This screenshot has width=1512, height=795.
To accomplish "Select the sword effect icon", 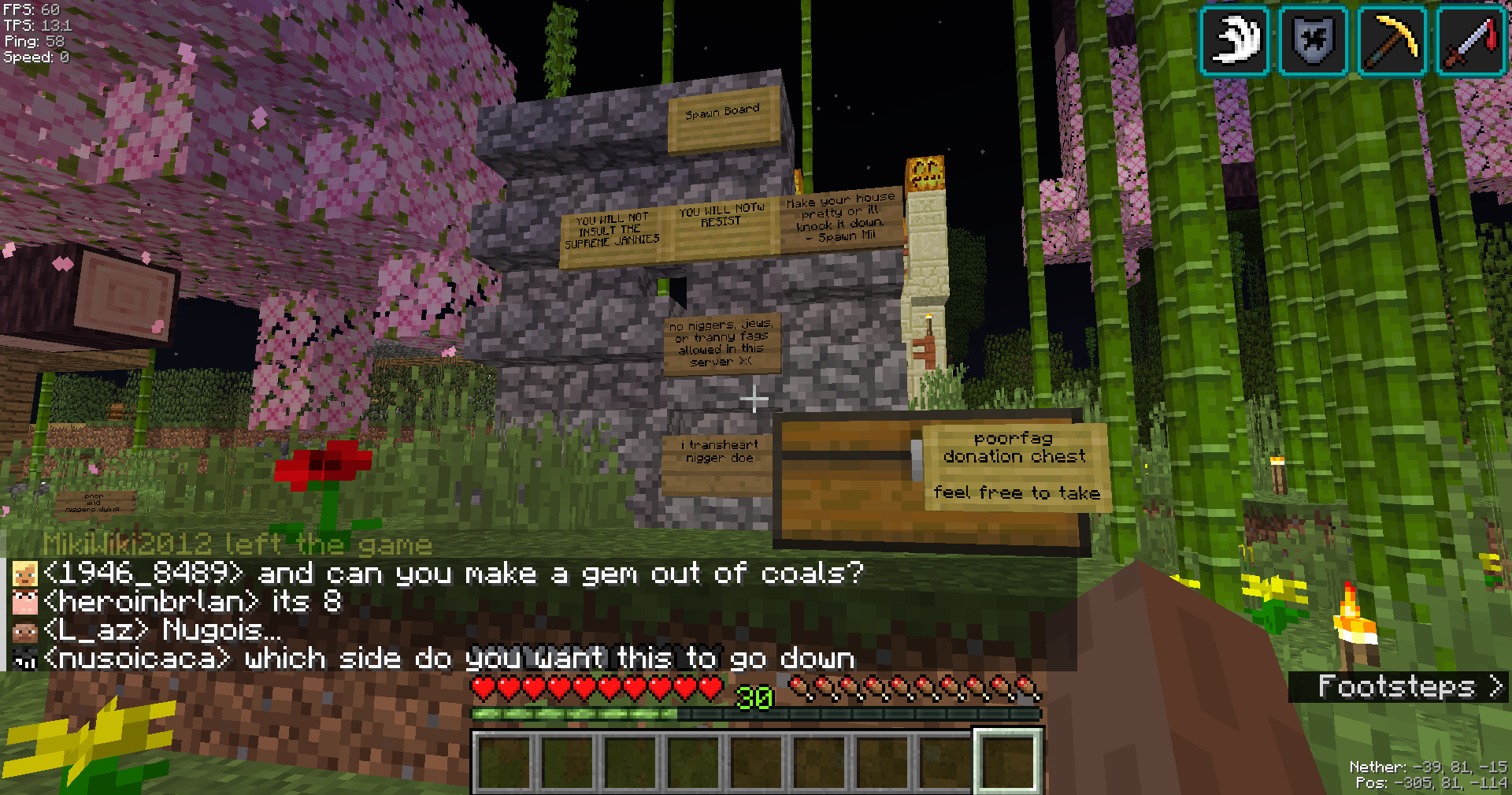I will pyautogui.click(x=1470, y=40).
